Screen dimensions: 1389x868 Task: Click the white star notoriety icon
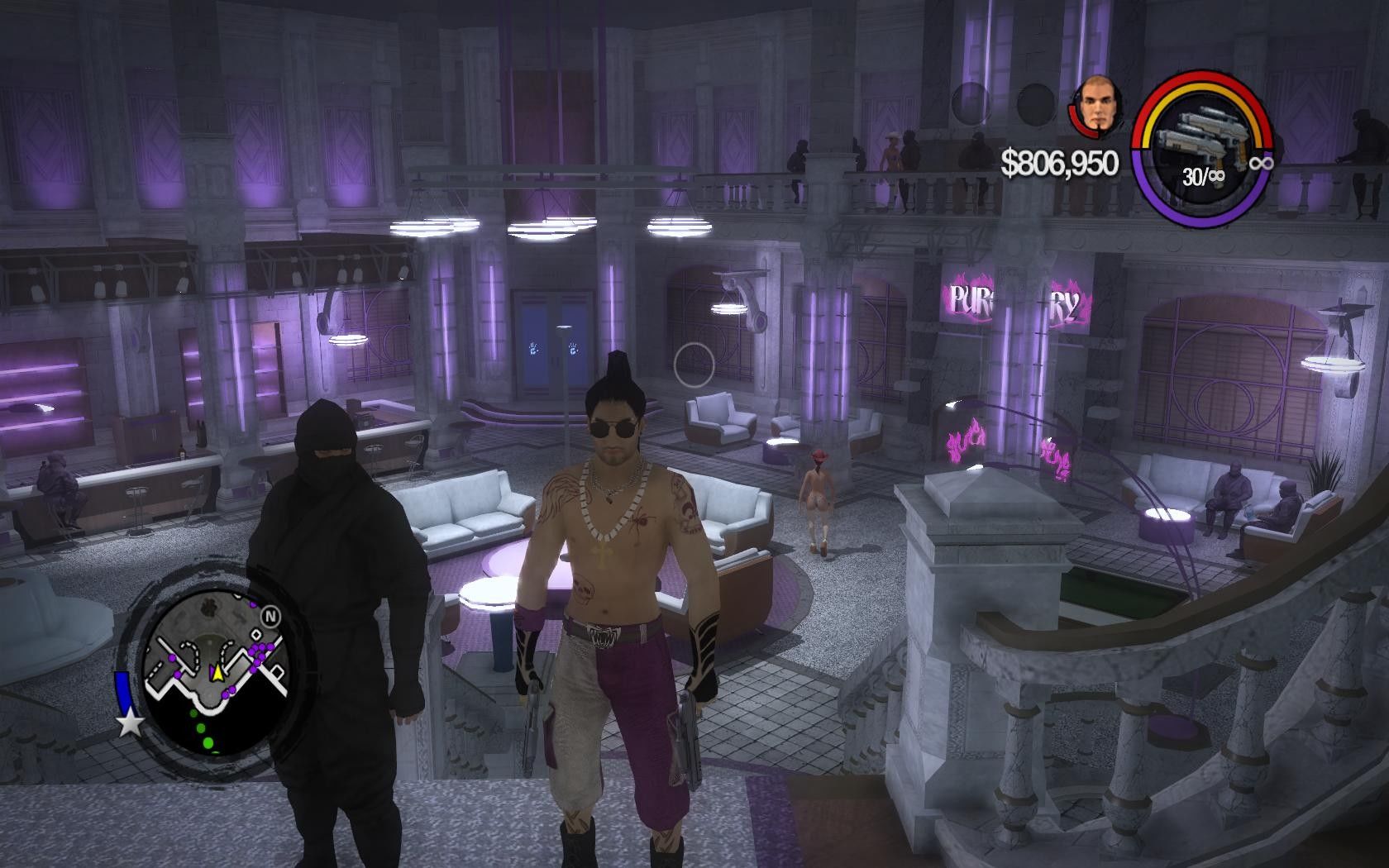pos(130,724)
